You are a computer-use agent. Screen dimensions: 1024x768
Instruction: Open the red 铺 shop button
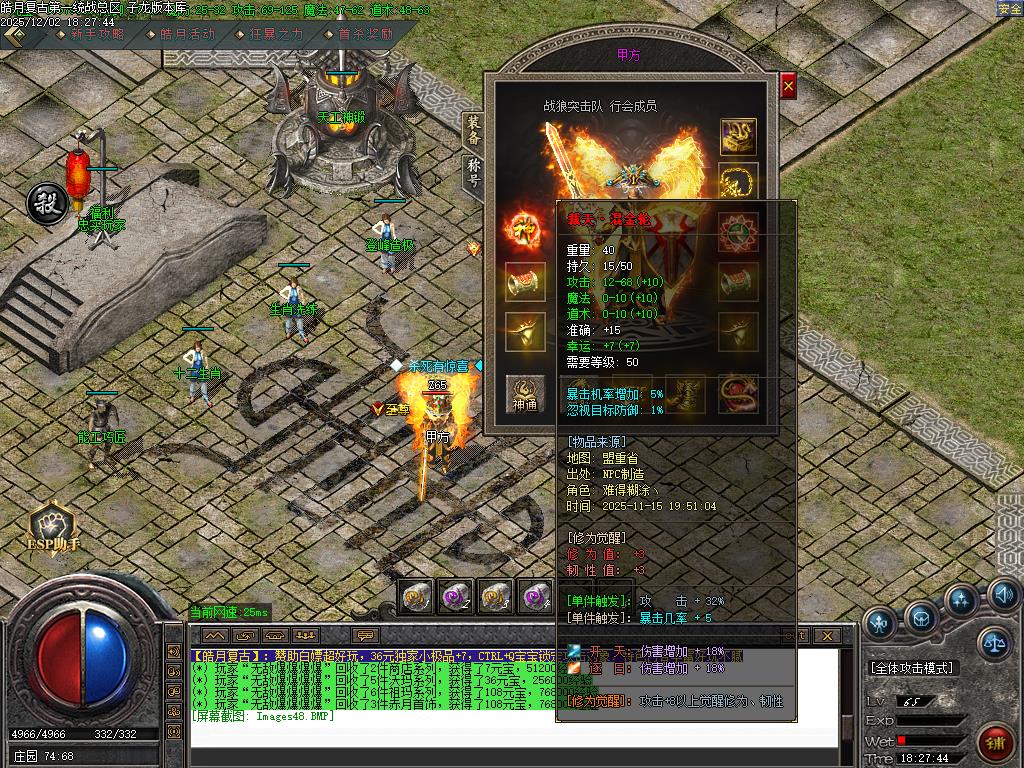(995, 743)
